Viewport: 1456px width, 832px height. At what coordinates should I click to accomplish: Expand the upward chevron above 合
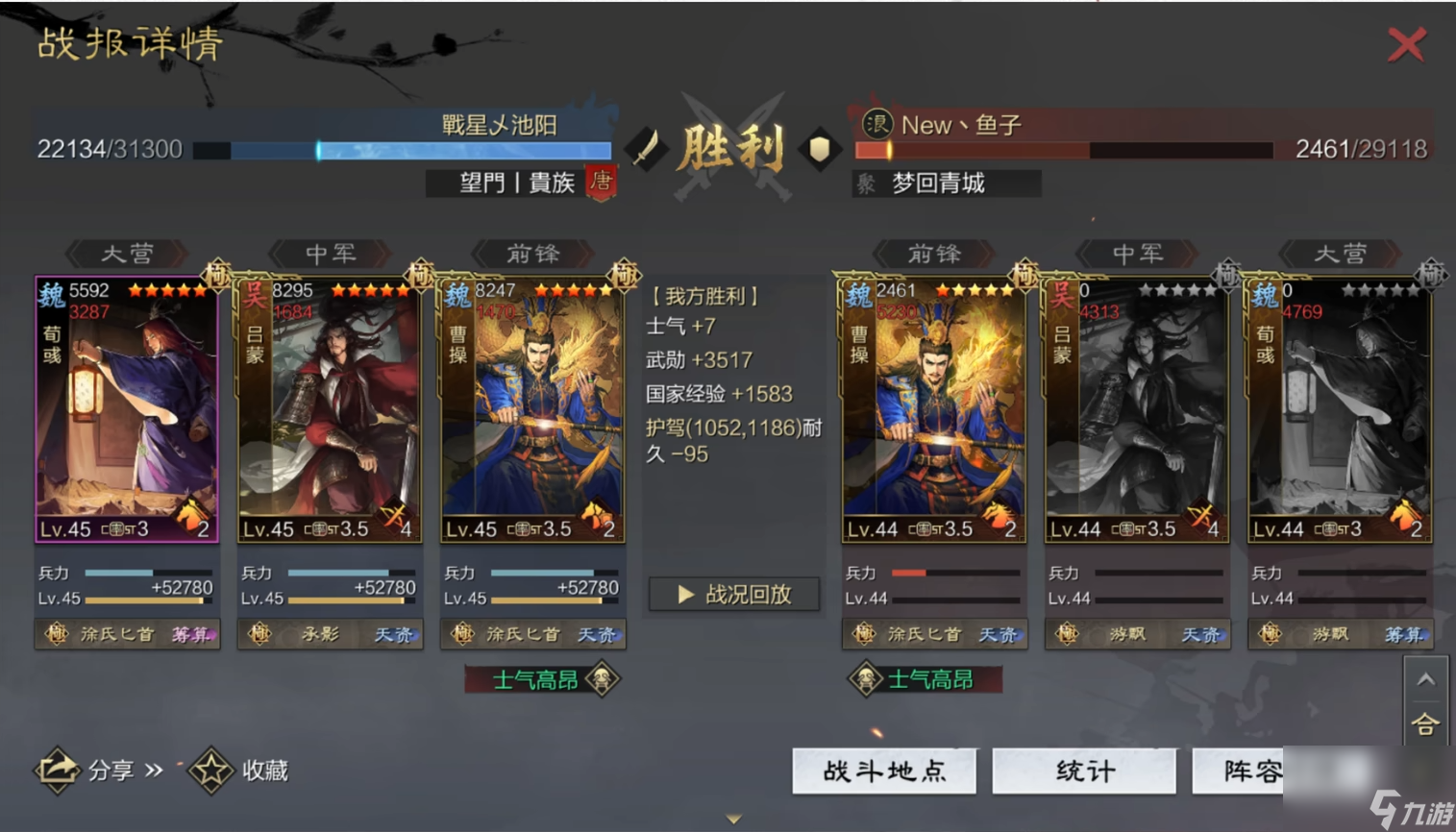coord(1428,679)
